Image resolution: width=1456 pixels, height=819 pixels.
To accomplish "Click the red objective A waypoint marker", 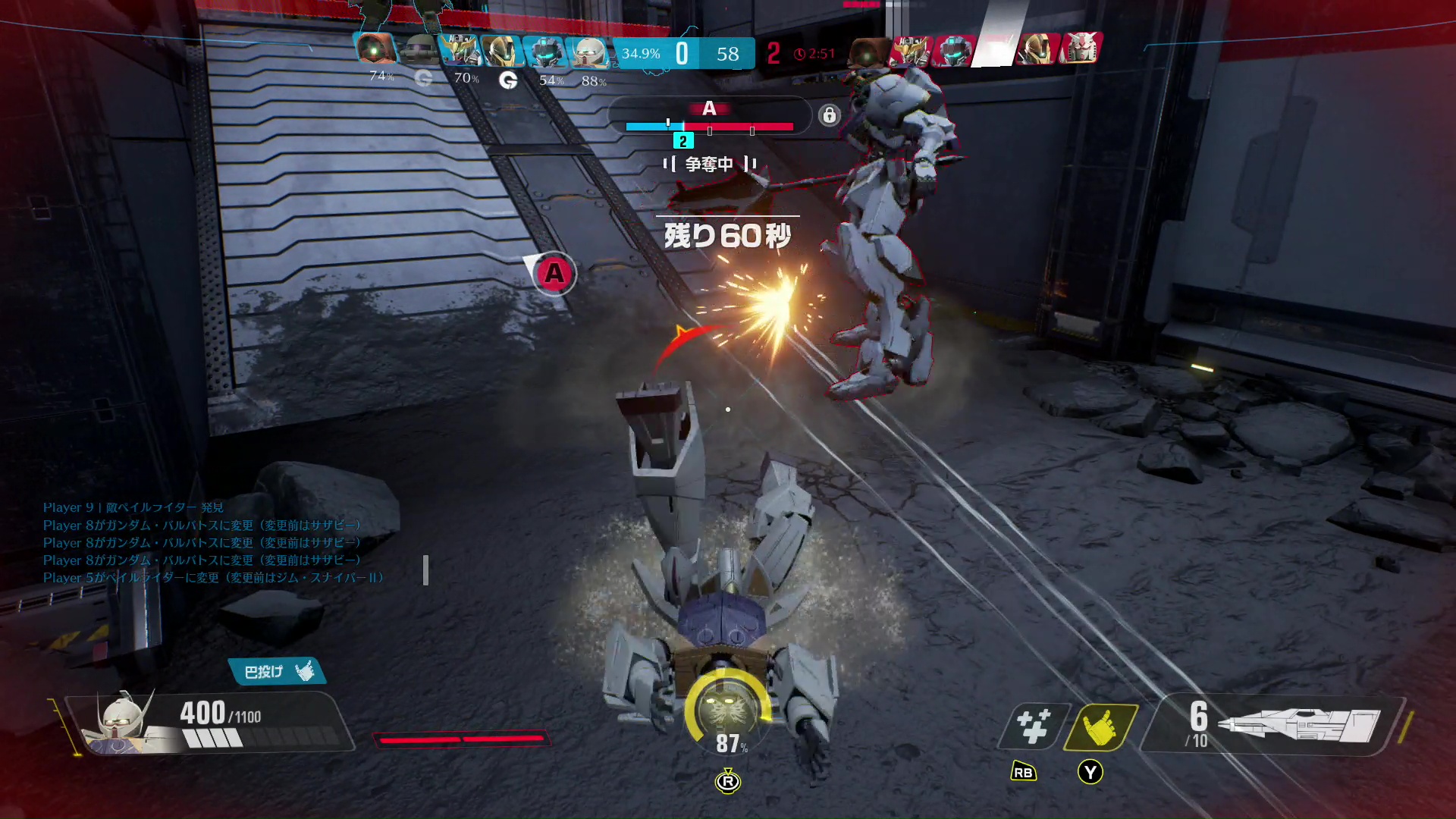I will (x=554, y=273).
